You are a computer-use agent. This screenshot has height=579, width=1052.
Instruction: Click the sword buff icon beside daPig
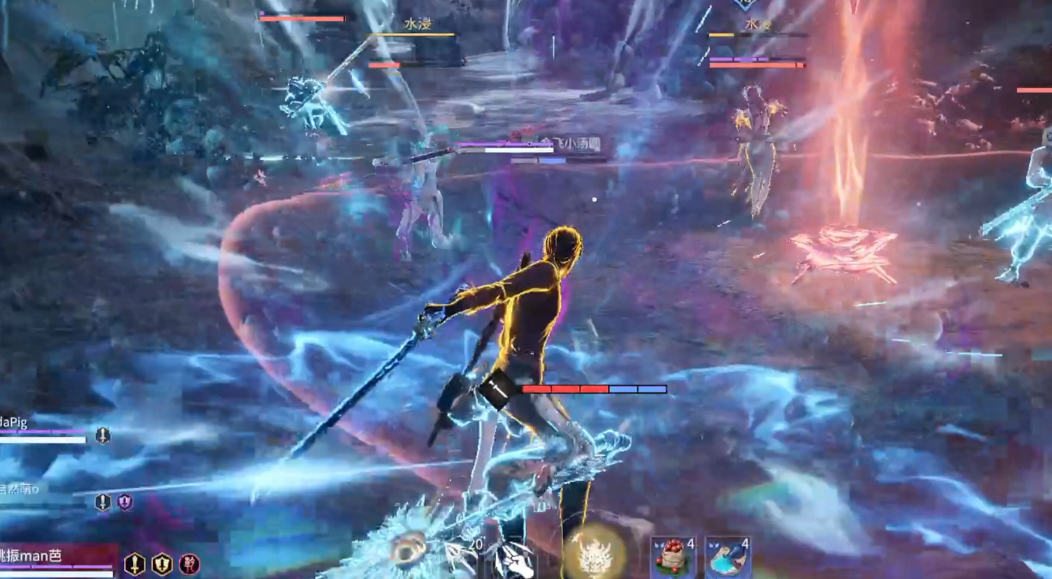102,435
